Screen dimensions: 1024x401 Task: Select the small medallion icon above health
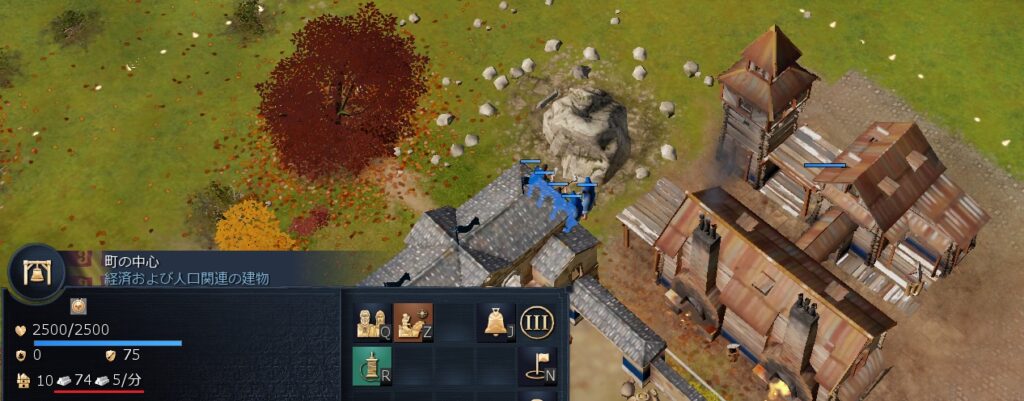pos(78,305)
